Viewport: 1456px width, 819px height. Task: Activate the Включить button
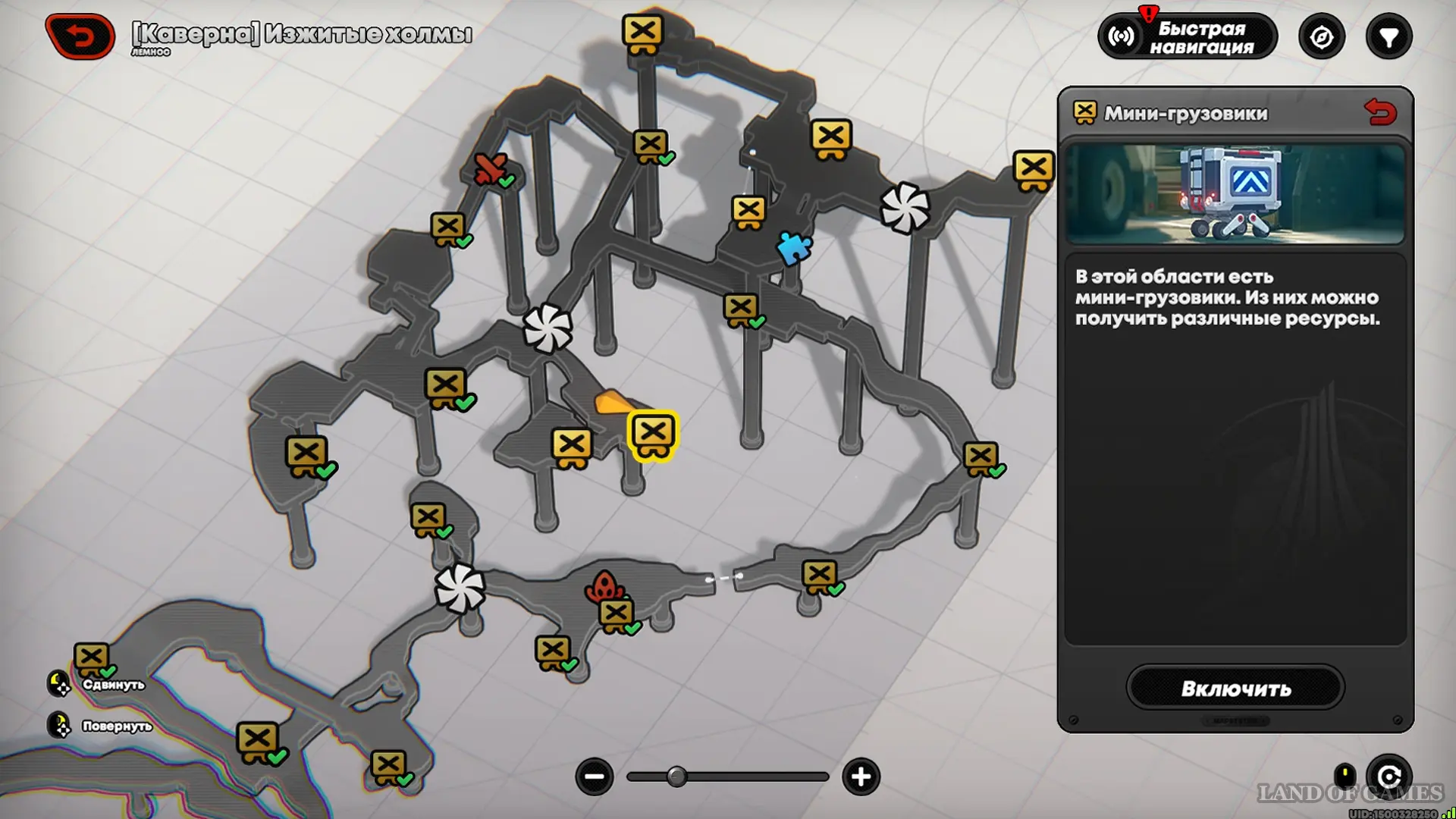click(1235, 688)
